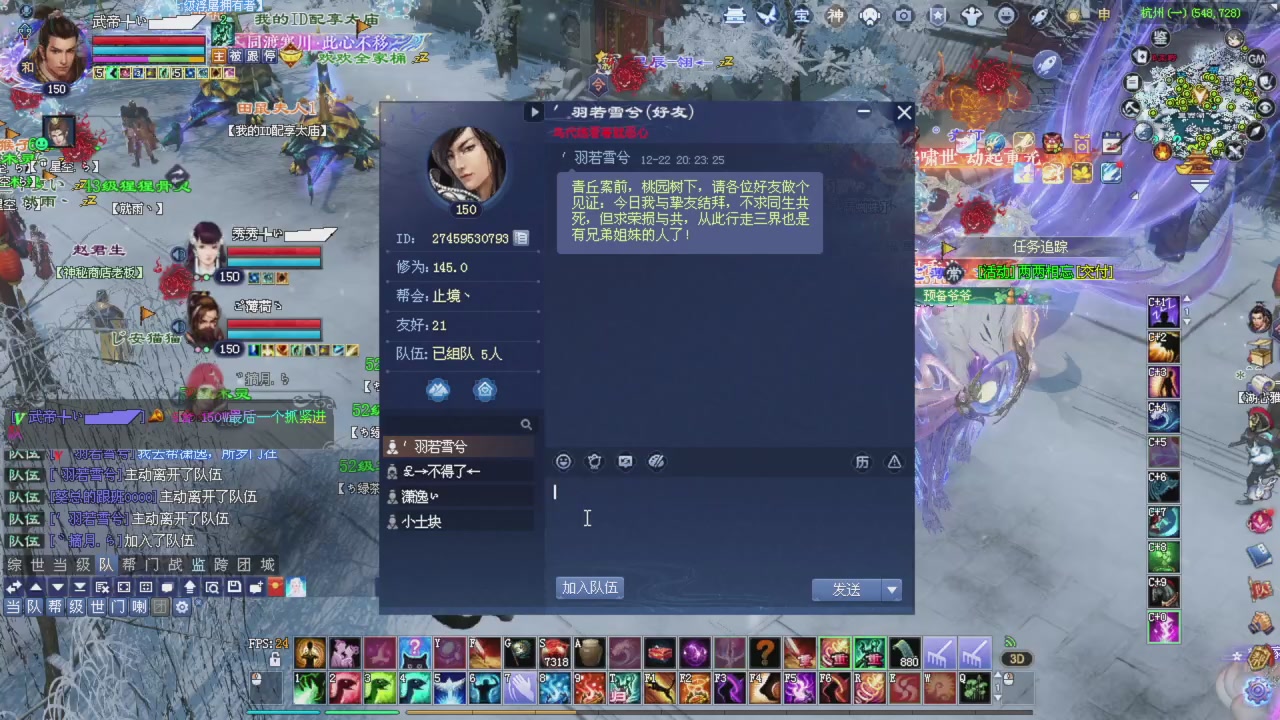Click the blue mountain icon in the friend profile
This screenshot has height=720, width=1280.
click(438, 390)
